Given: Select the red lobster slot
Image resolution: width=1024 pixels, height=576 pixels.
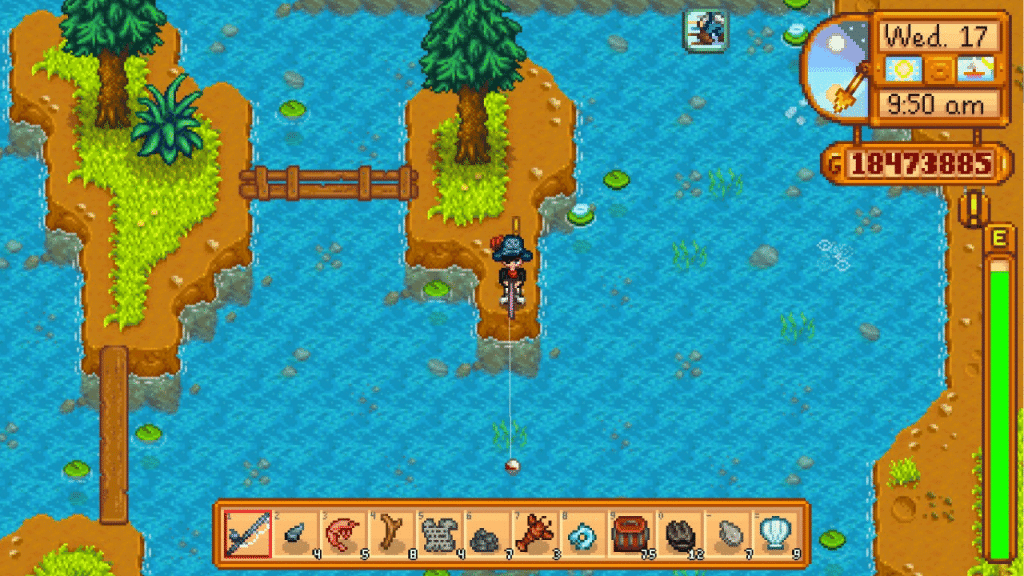Looking at the screenshot, I should tap(534, 535).
